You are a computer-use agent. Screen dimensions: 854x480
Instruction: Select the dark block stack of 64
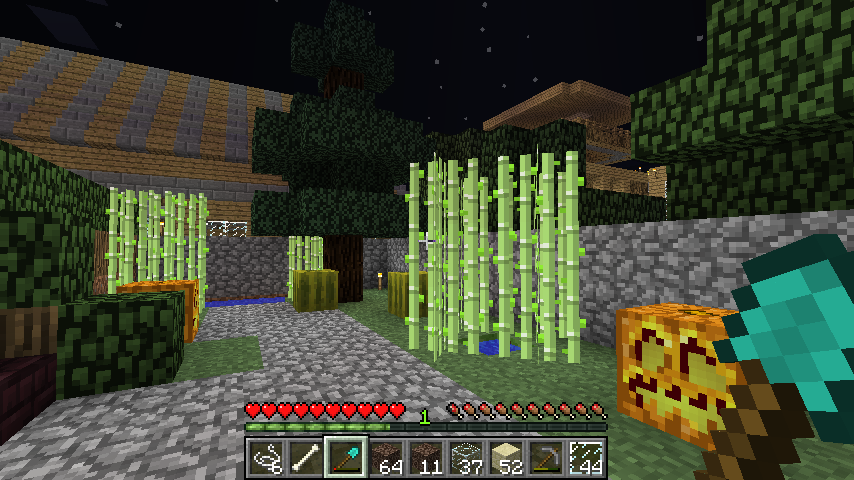point(386,457)
